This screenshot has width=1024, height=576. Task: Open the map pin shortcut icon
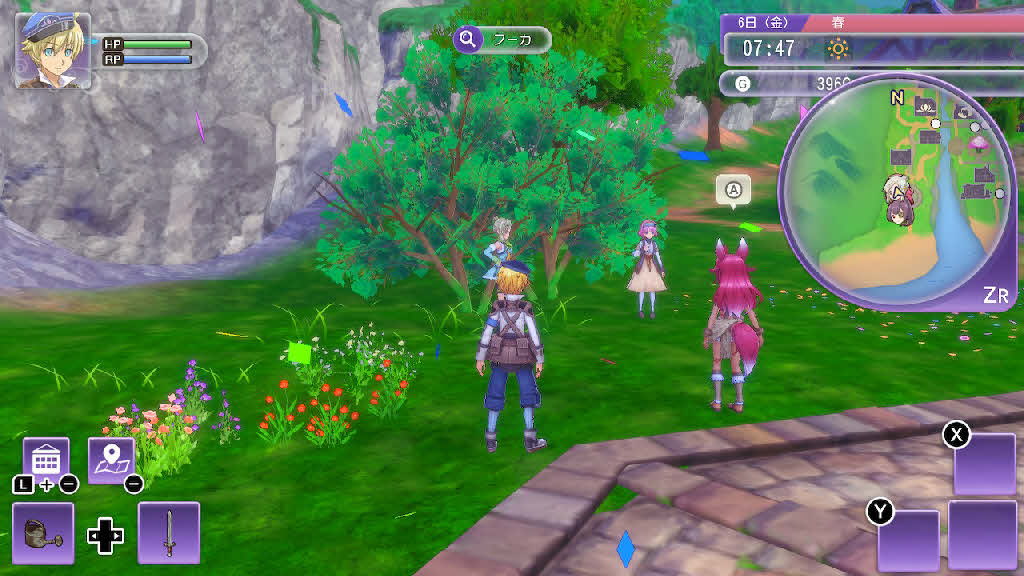pos(111,460)
